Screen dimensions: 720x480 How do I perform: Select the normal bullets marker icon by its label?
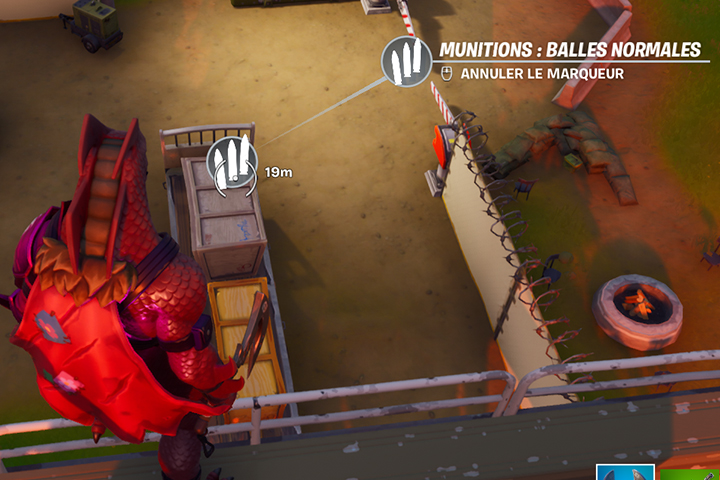[407, 62]
